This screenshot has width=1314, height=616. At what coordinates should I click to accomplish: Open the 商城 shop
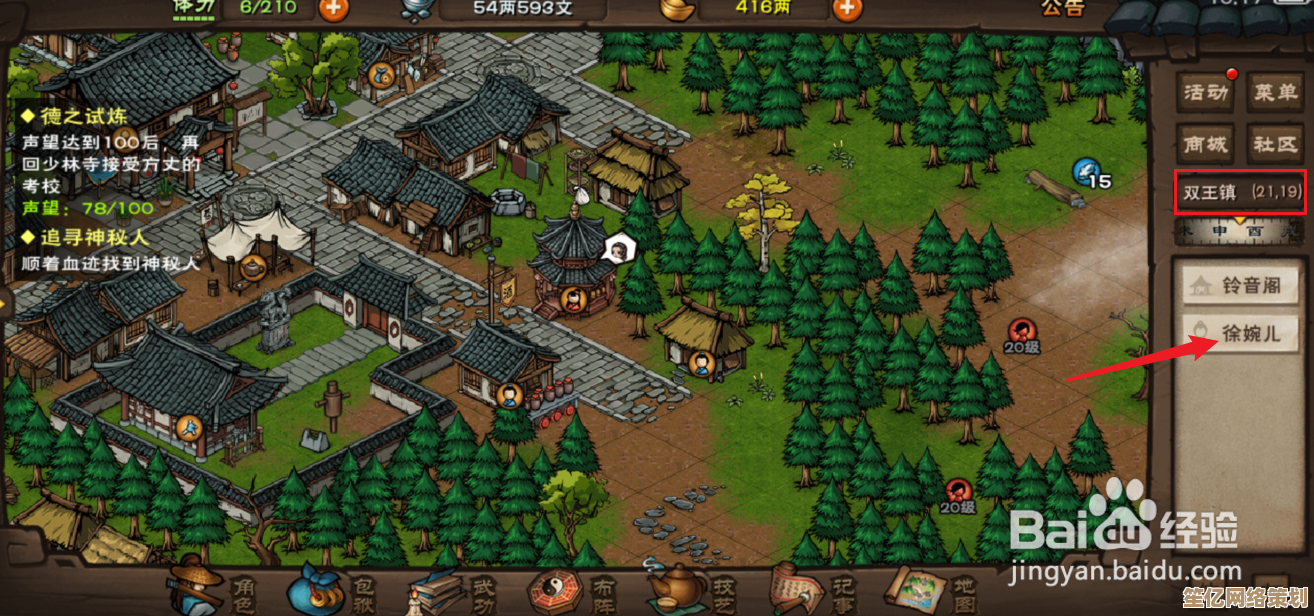(1204, 144)
